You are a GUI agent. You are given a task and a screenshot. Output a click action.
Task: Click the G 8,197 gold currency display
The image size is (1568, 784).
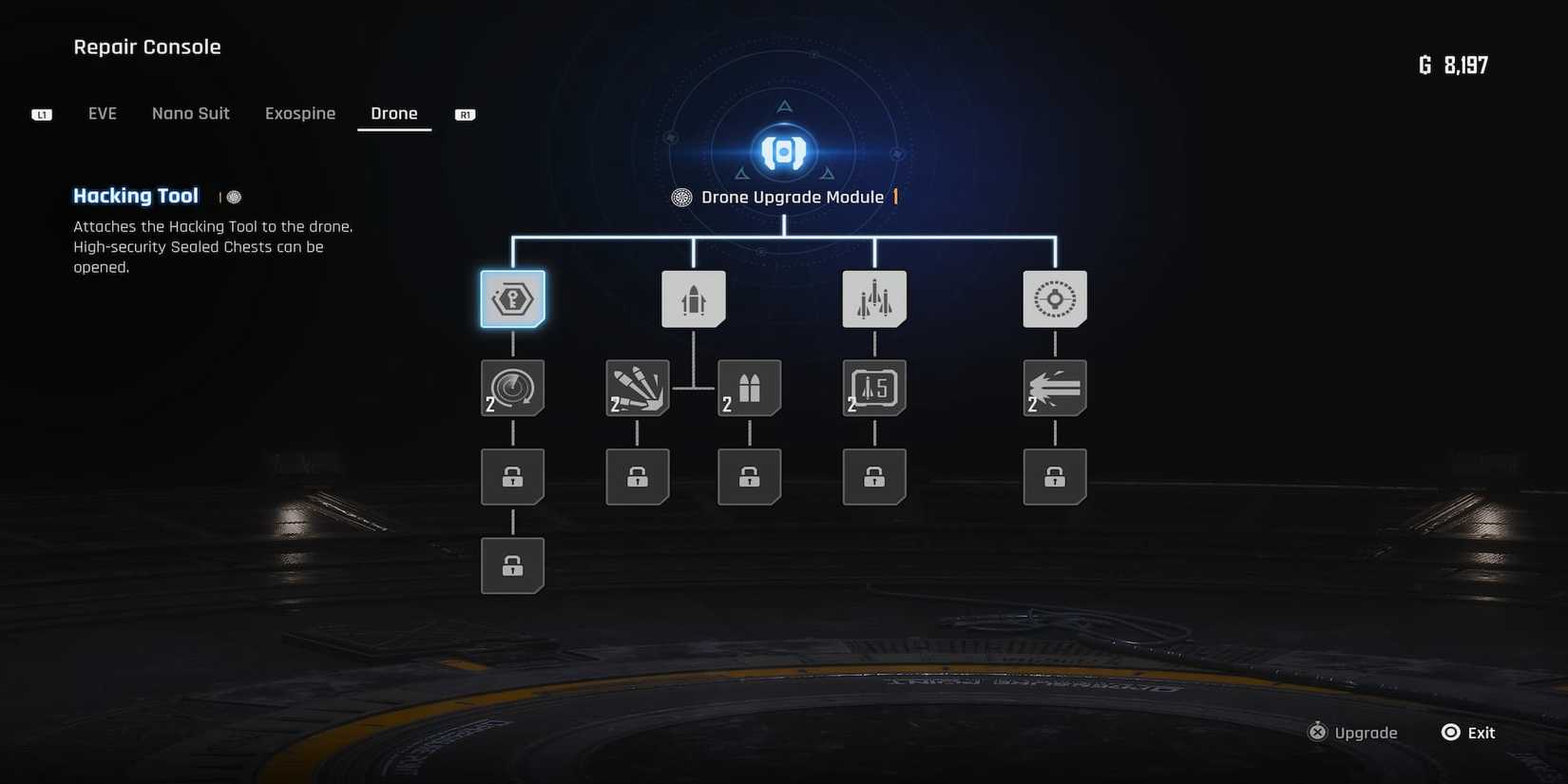coord(1453,64)
